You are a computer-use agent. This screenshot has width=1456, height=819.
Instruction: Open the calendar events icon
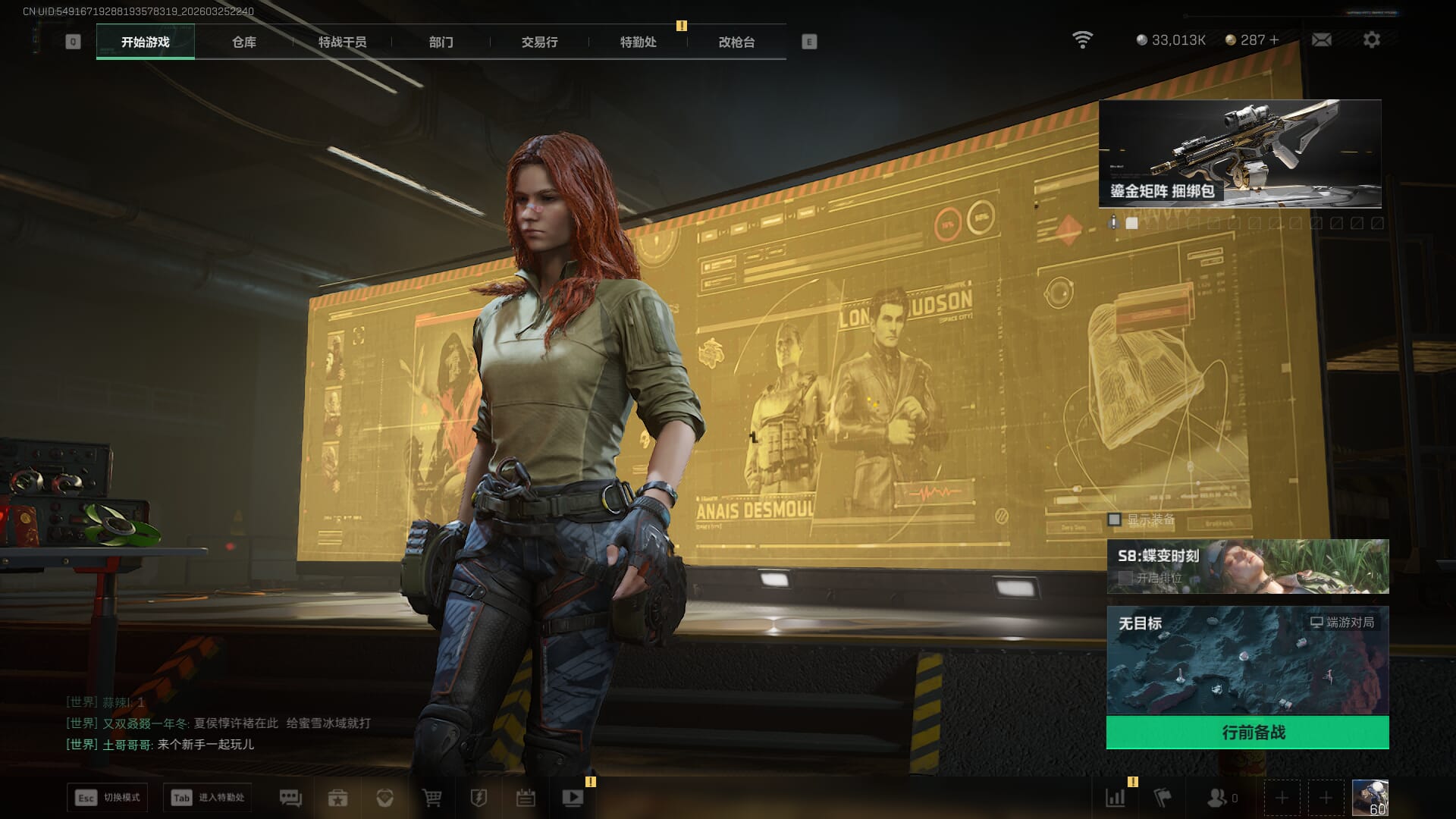(x=526, y=798)
